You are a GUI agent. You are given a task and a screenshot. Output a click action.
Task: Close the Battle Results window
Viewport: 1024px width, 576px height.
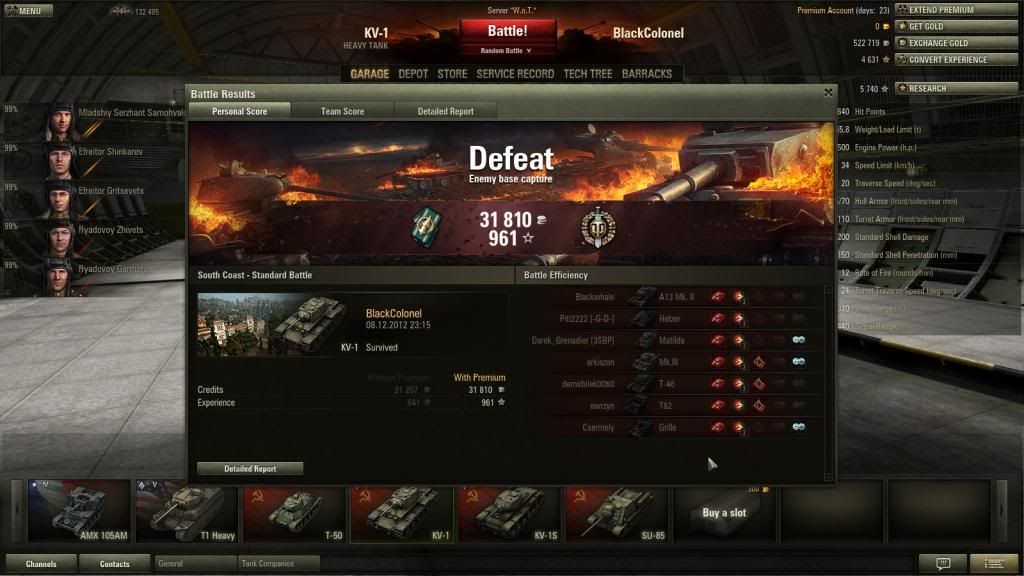tap(828, 93)
